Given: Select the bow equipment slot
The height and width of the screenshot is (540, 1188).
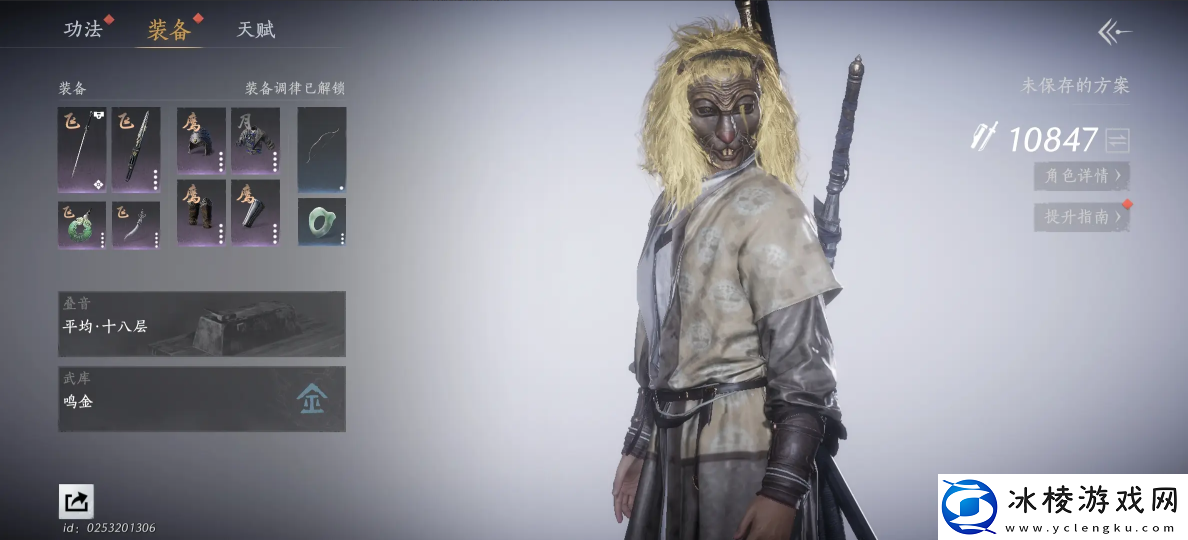Looking at the screenshot, I should 322,149.
